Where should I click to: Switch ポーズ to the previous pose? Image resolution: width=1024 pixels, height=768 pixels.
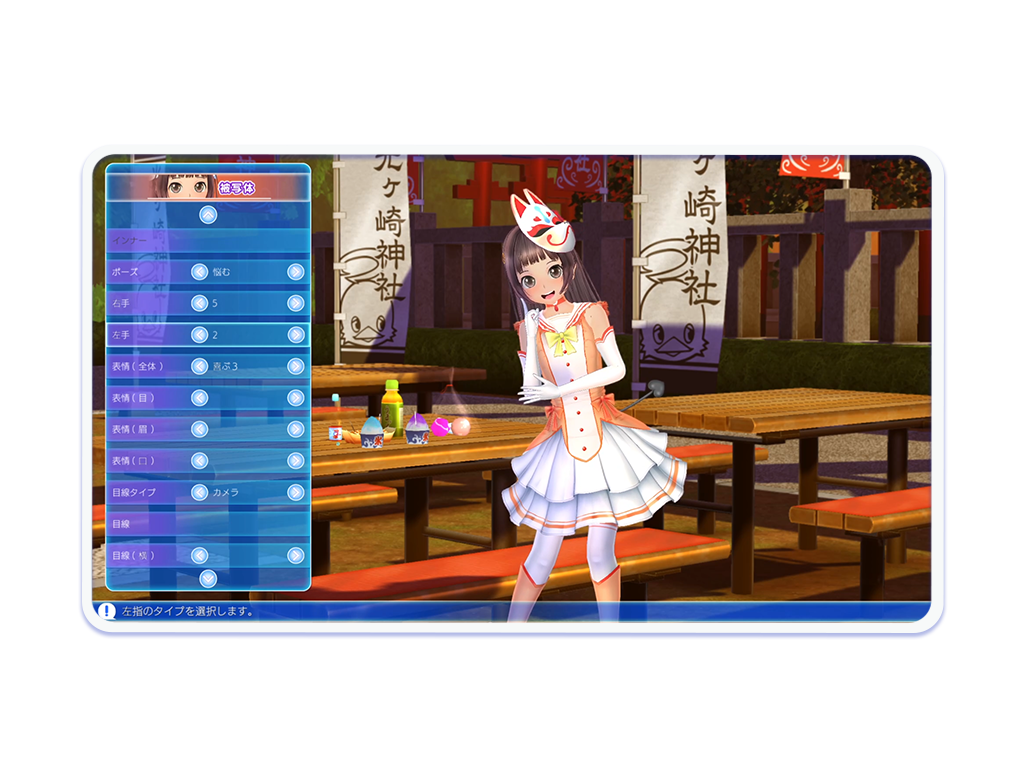200,272
